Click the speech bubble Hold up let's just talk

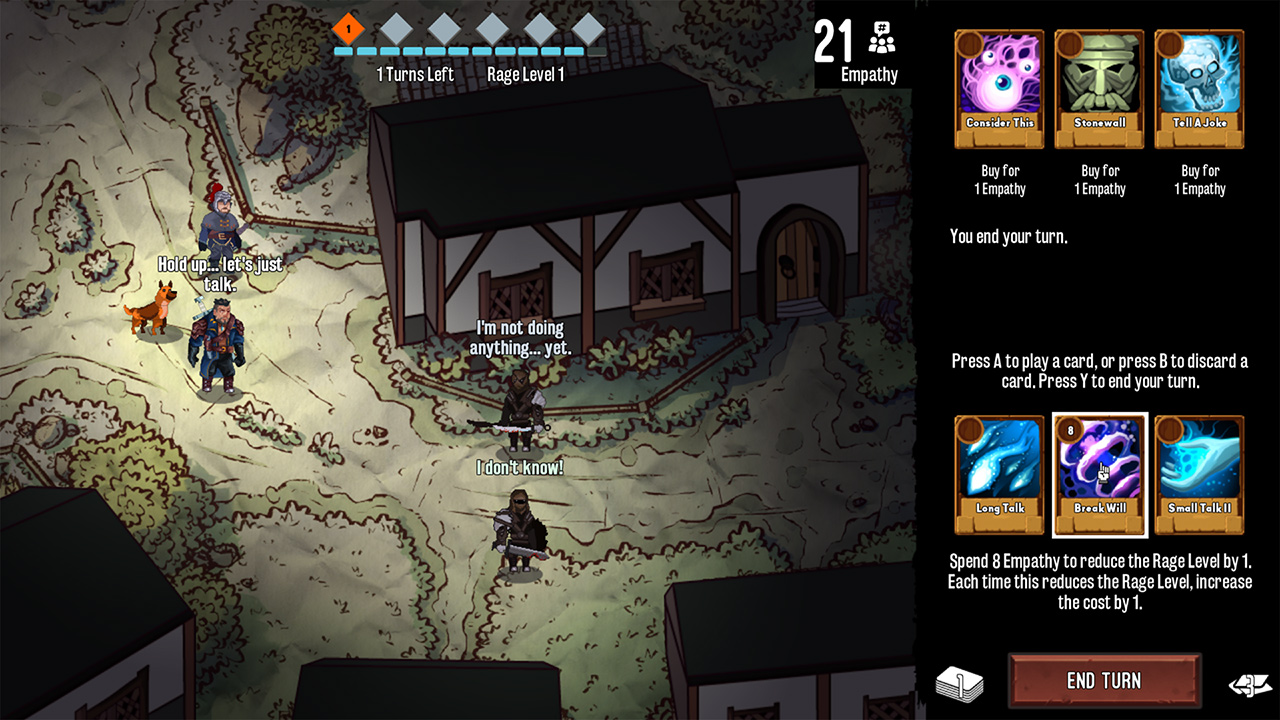221,271
